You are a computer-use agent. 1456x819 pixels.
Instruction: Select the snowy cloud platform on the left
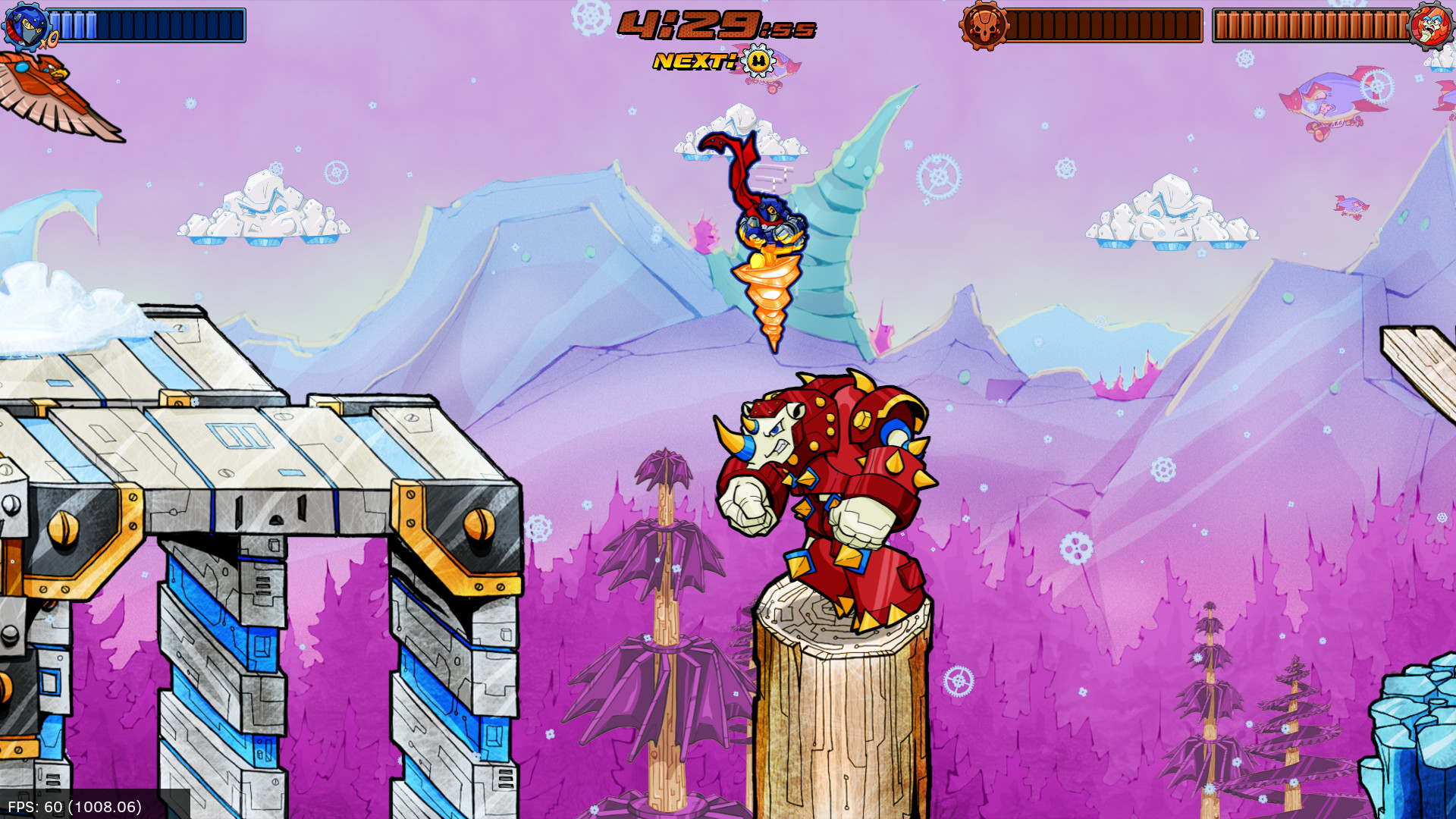(262, 212)
